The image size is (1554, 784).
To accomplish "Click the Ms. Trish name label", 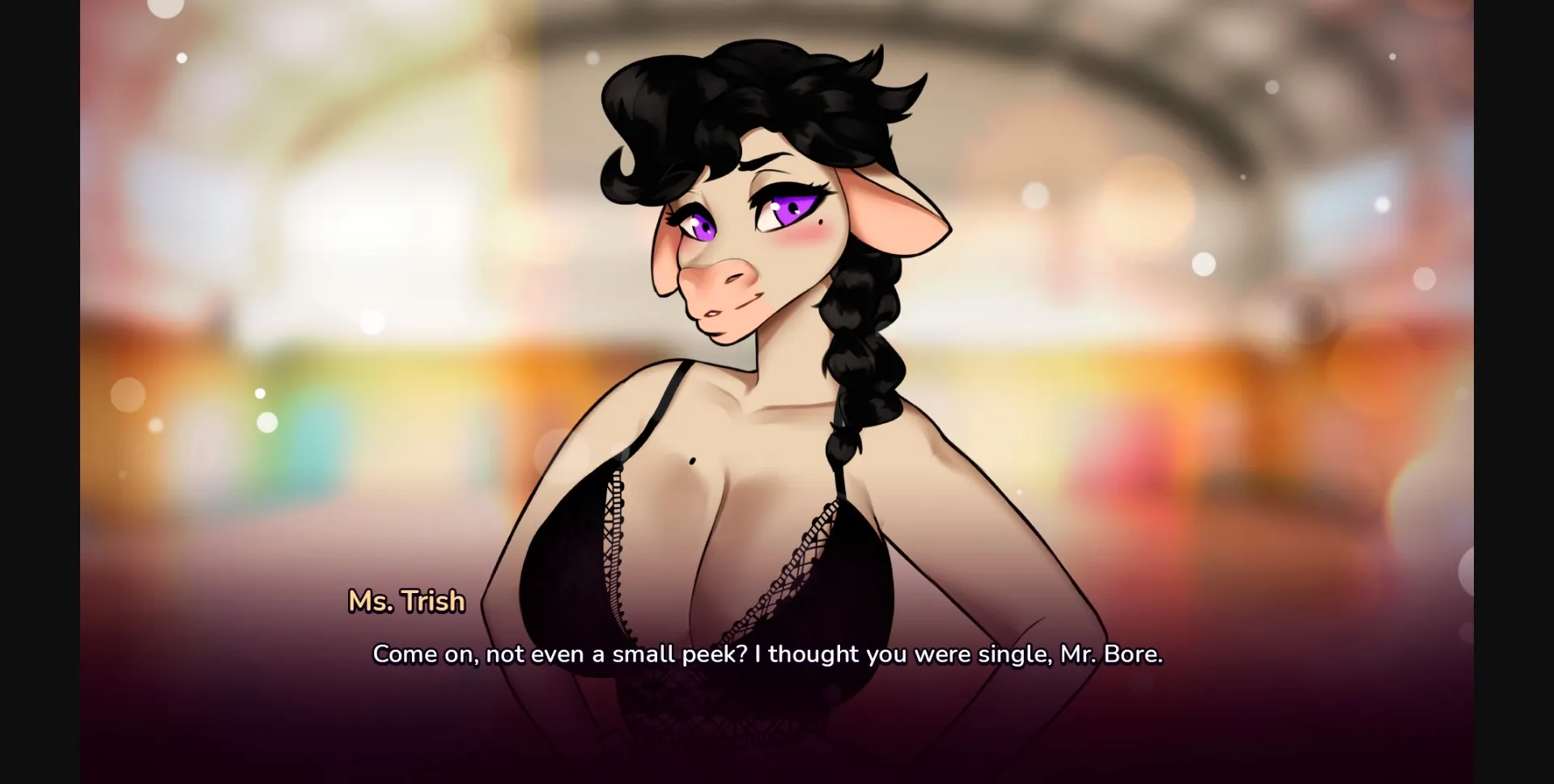I will coord(407,601).
